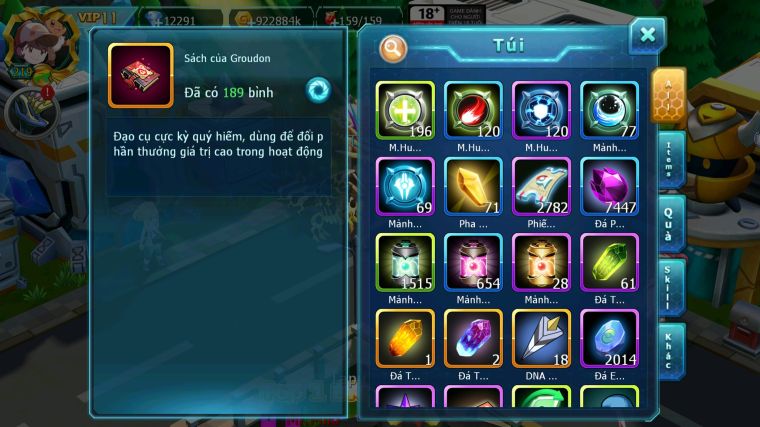Open the bag search magnifier

coord(393,47)
